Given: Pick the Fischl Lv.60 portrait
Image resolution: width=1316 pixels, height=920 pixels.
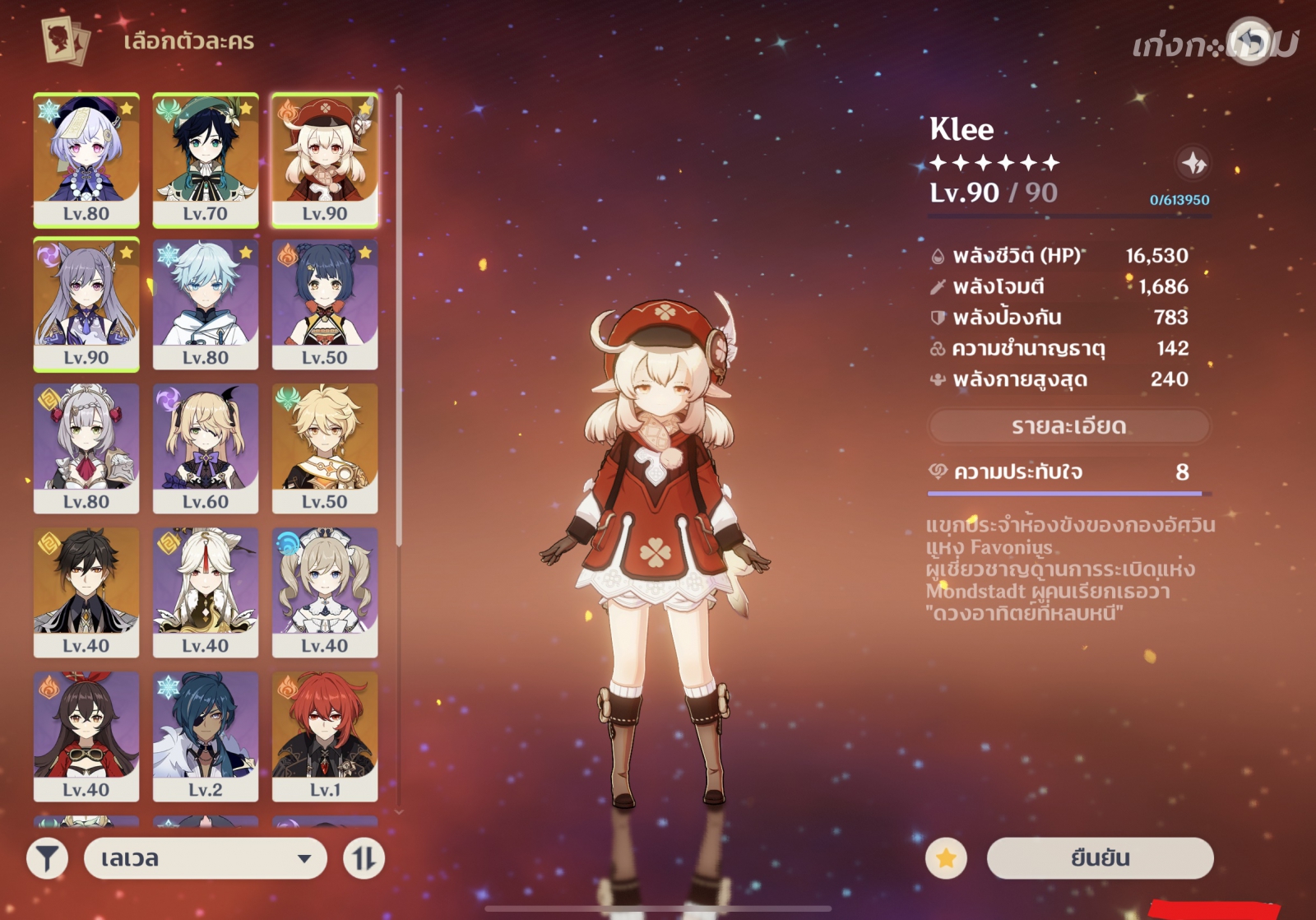Looking at the screenshot, I should 206,448.
